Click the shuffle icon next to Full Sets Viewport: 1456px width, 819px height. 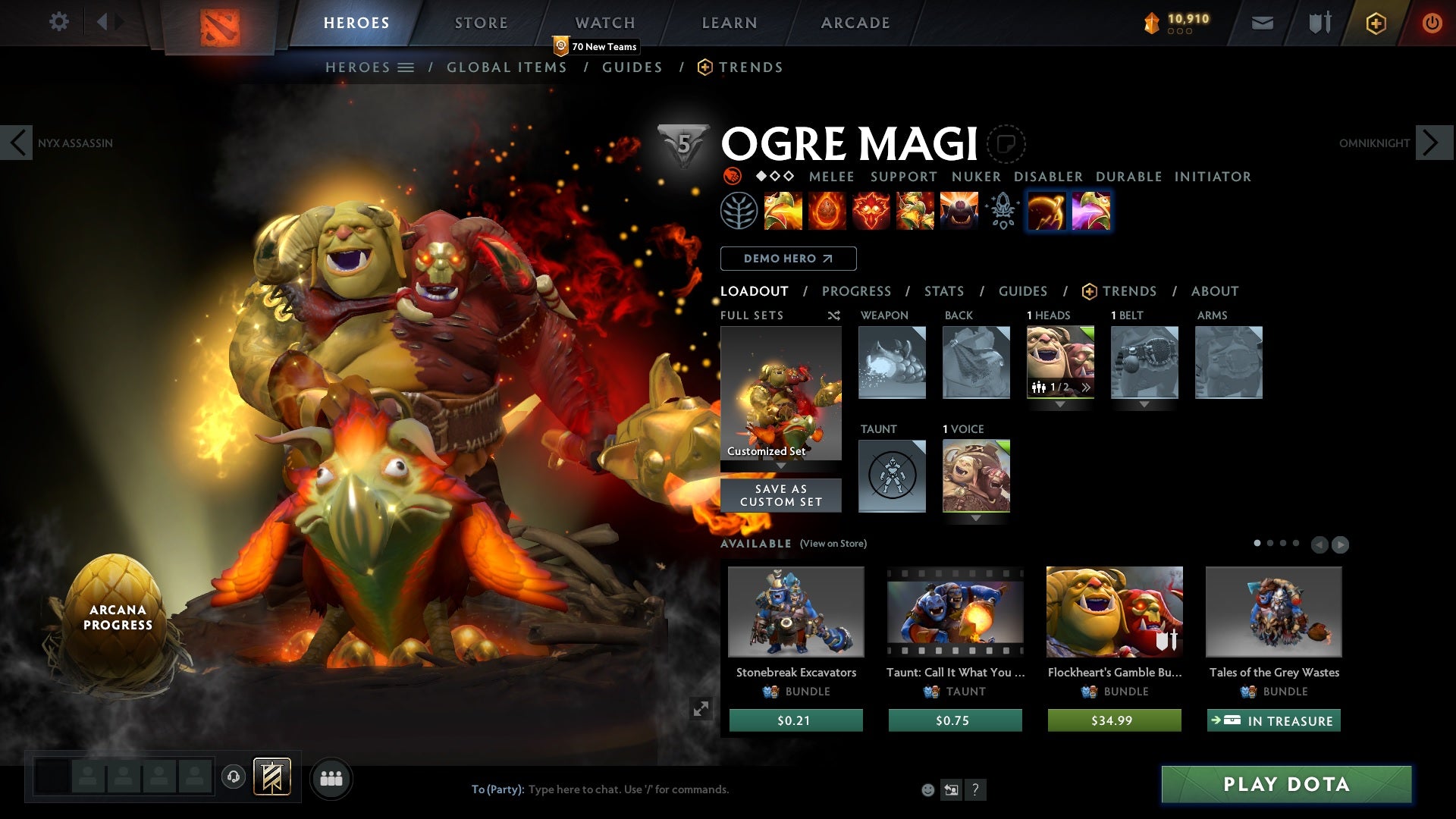click(x=834, y=316)
